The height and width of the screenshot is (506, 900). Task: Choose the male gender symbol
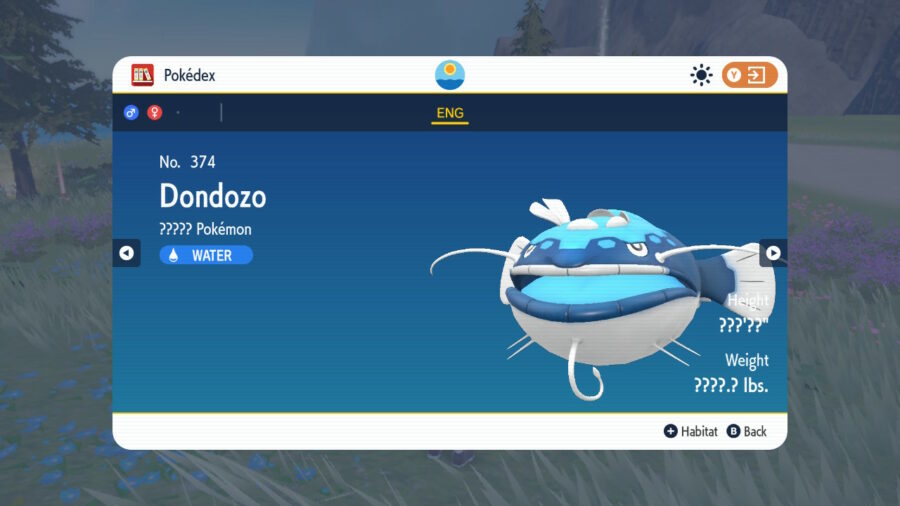coord(131,113)
